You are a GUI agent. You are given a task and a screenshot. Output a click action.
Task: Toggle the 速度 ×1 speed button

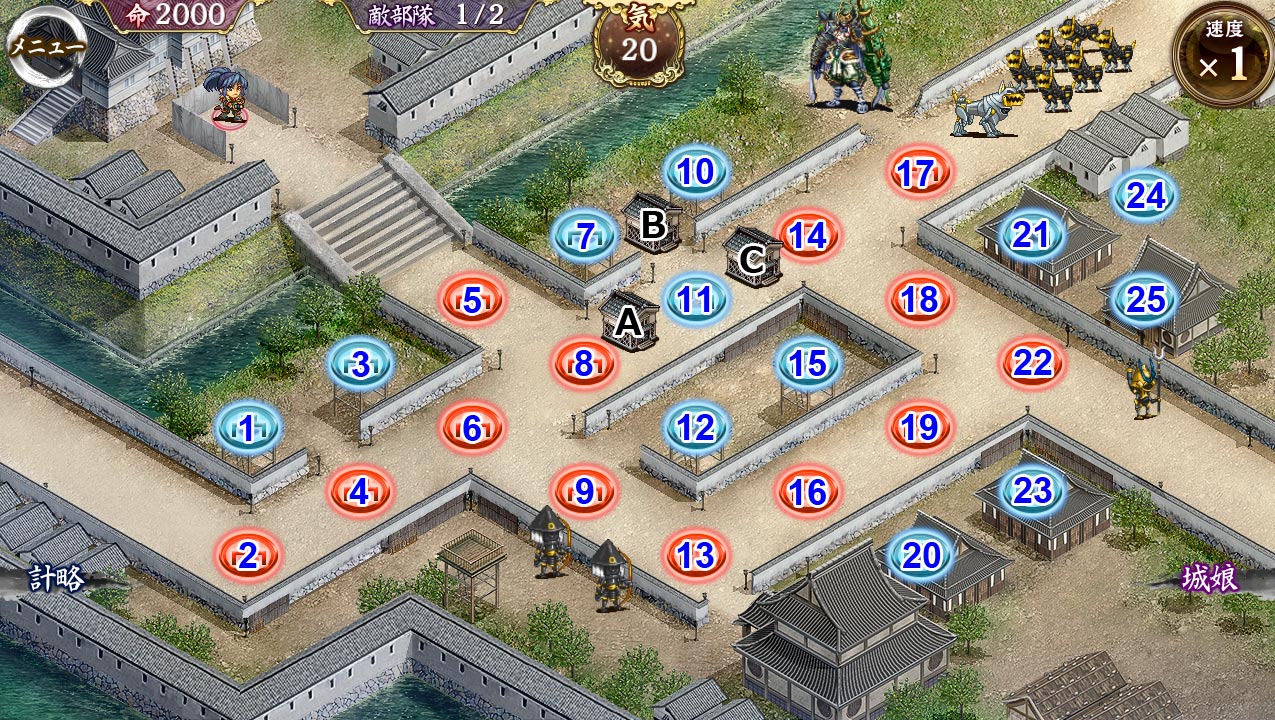click(x=1223, y=57)
